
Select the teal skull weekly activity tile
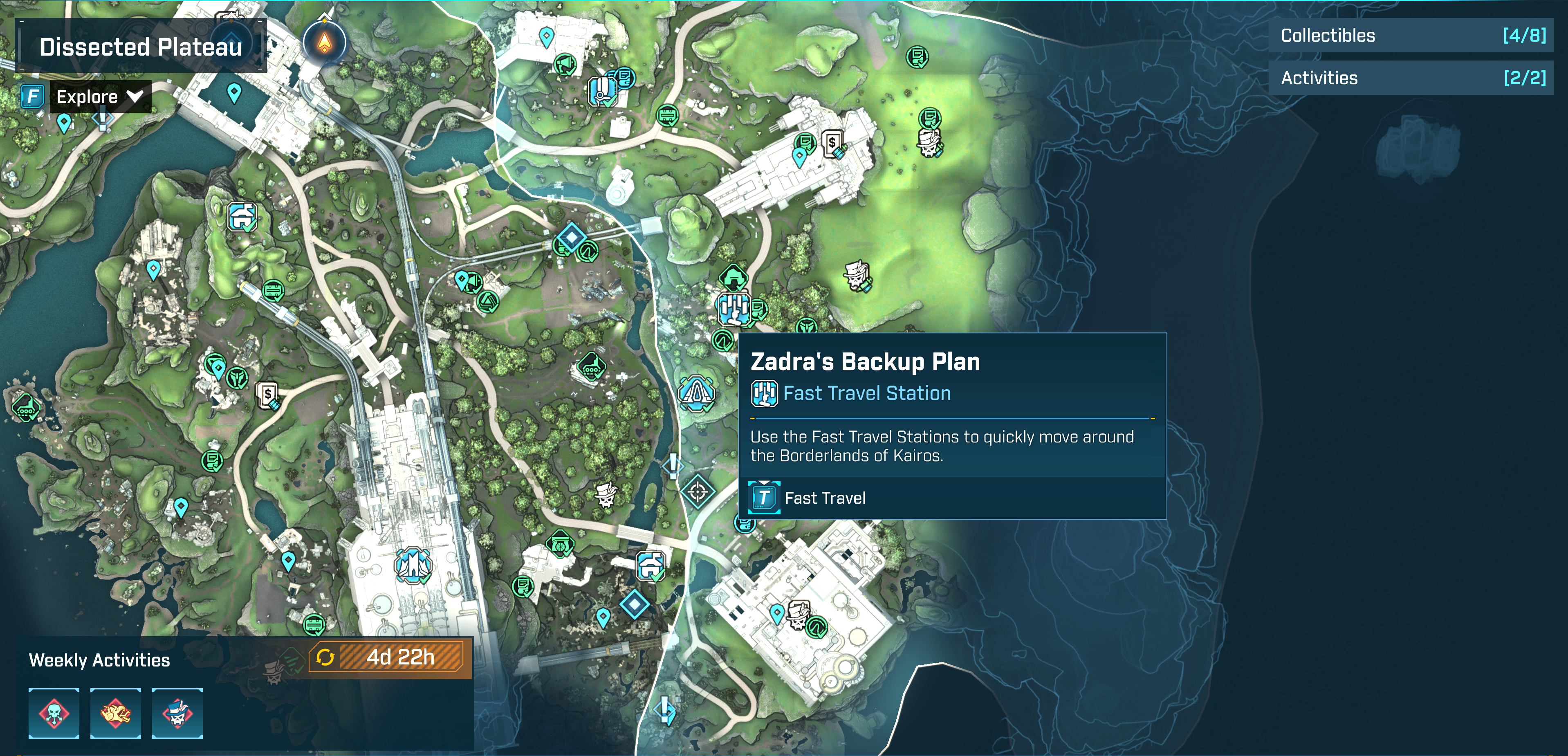[54, 713]
